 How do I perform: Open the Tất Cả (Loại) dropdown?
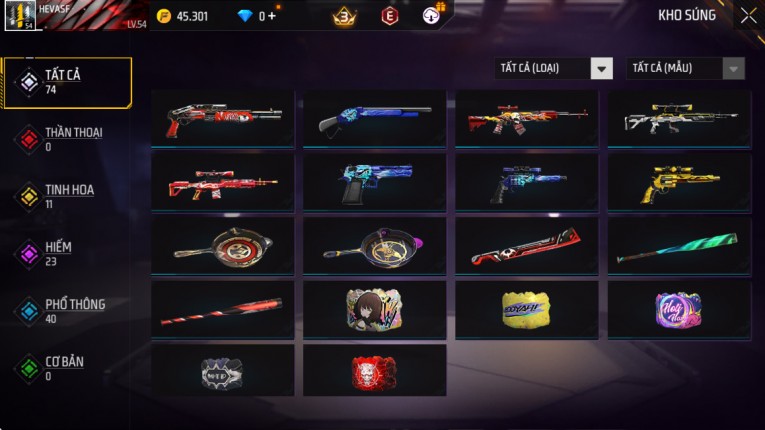tap(555, 68)
